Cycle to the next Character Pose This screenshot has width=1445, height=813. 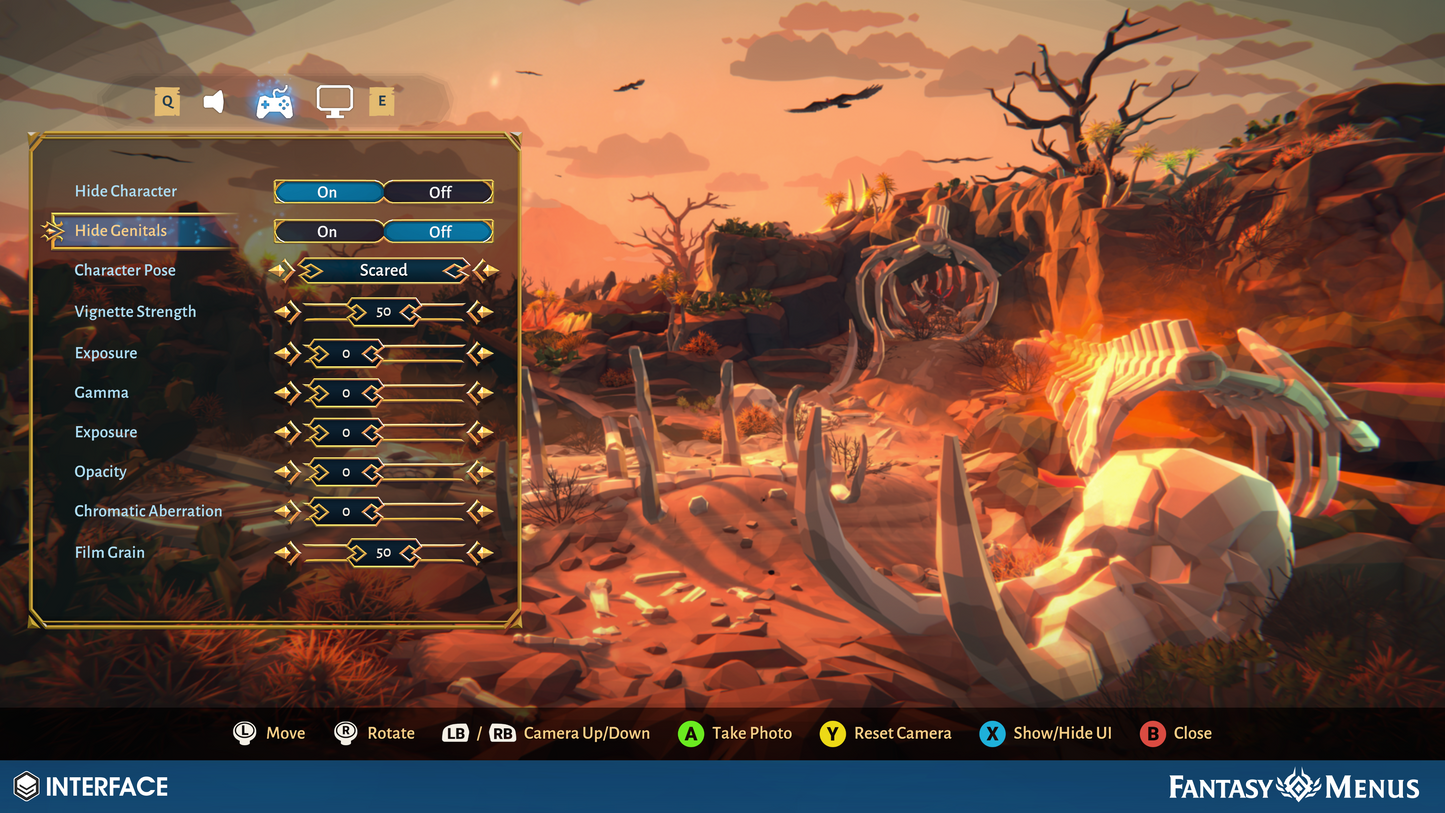(486, 270)
